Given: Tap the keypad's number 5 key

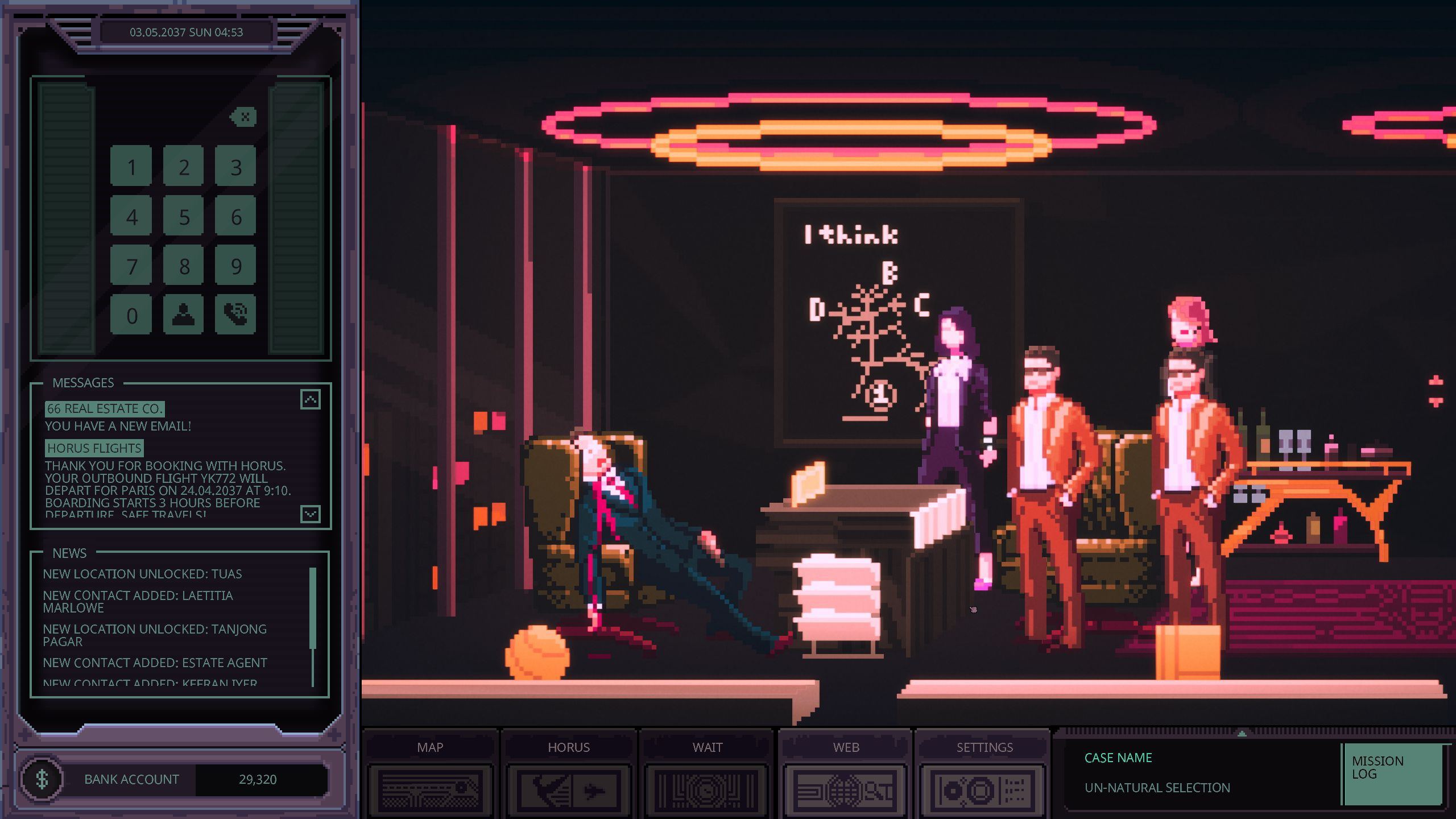Looking at the screenshot, I should pyautogui.click(x=184, y=216).
